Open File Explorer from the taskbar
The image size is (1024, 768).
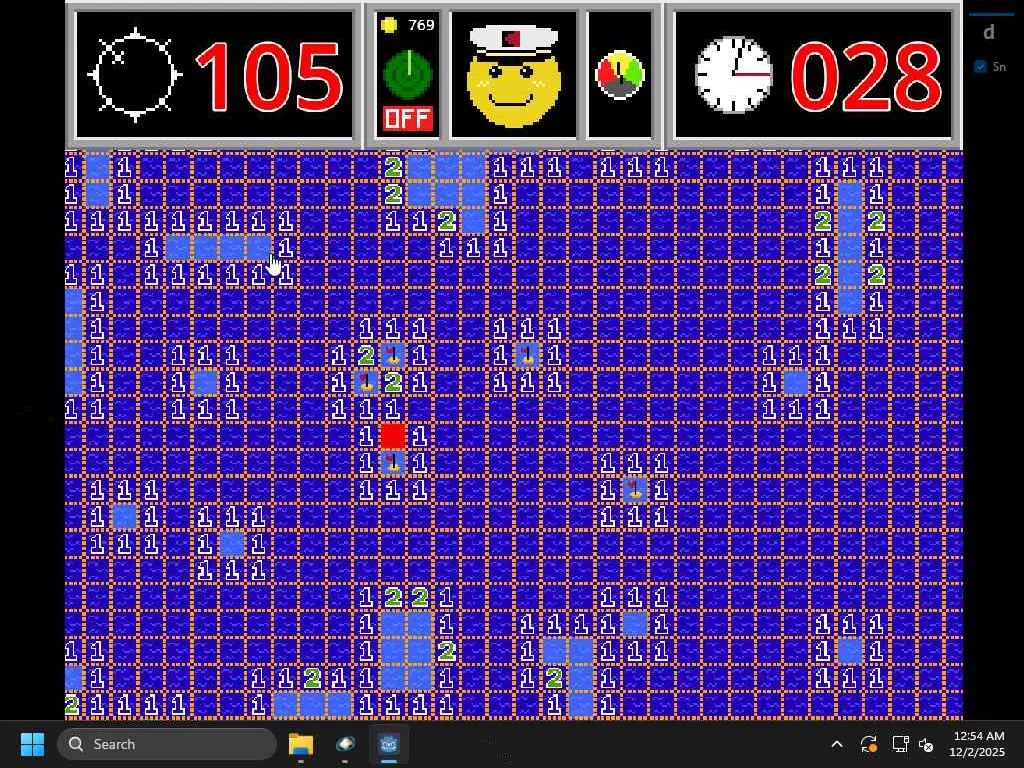300,744
